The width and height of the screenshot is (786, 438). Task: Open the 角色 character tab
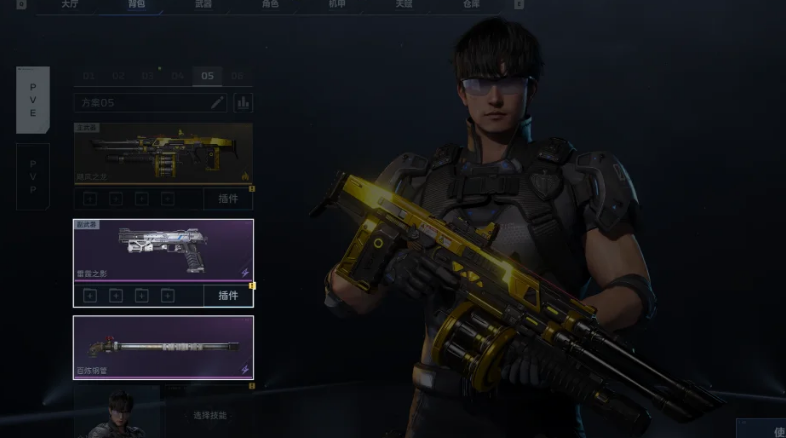coord(269,5)
